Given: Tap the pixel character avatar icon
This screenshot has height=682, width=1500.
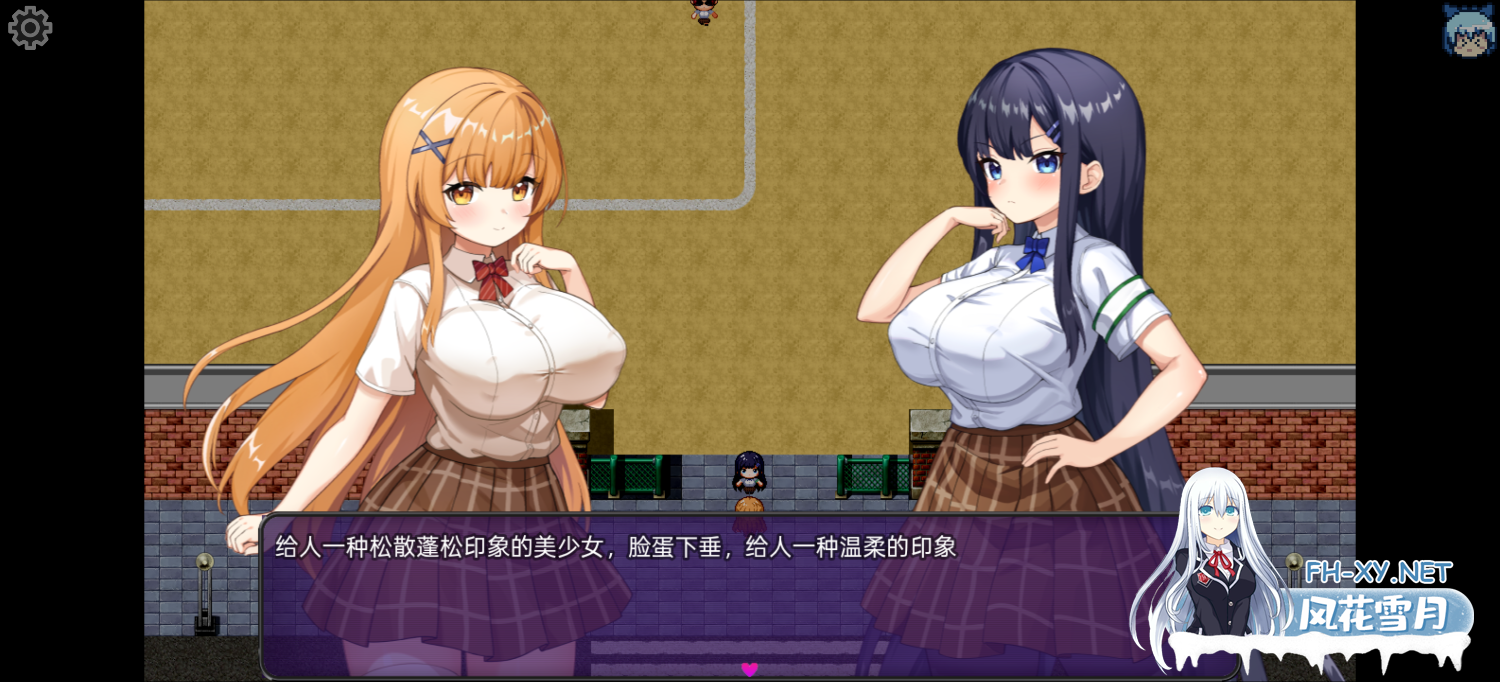Looking at the screenshot, I should pyautogui.click(x=1468, y=30).
